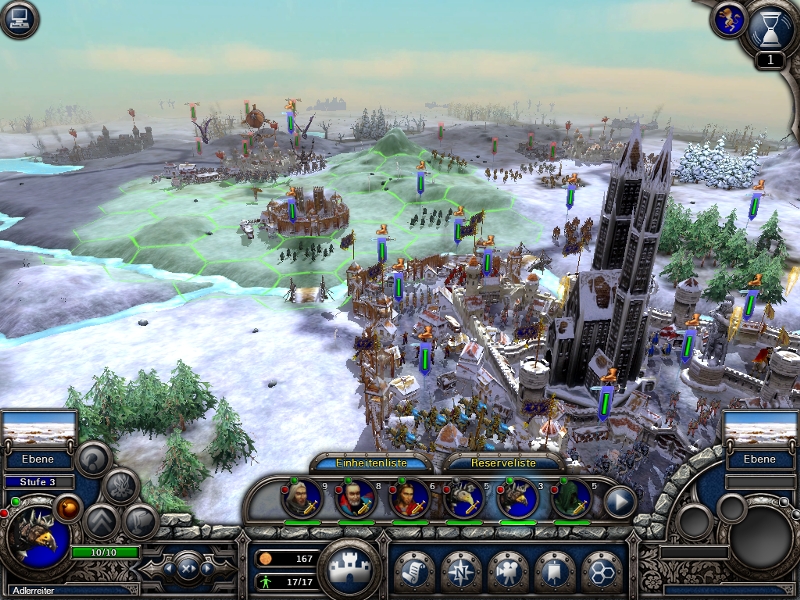Open the scroll document button
Image resolution: width=800 pixels, height=600 pixels.
[x=413, y=571]
